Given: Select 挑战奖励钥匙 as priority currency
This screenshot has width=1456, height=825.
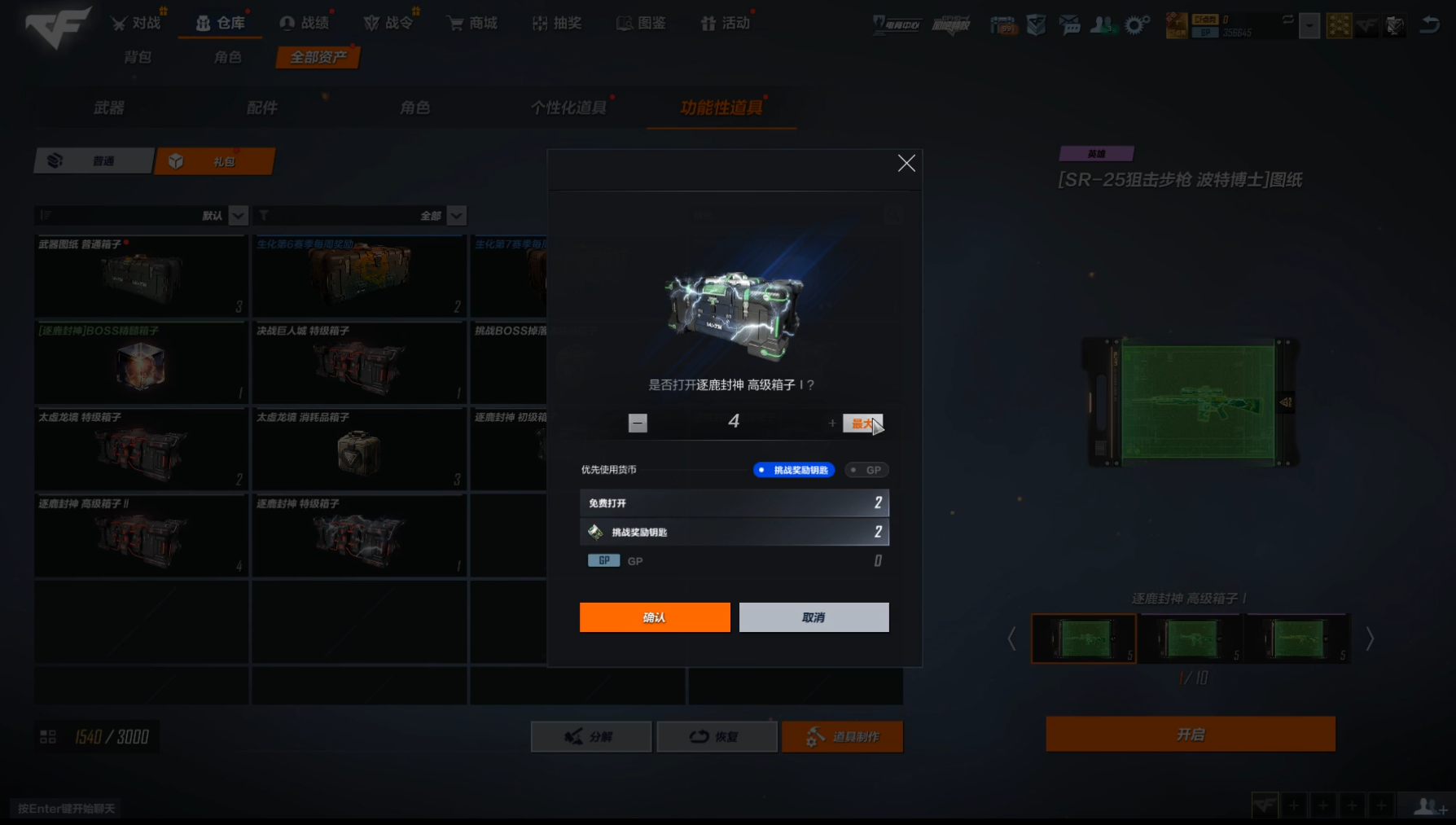Looking at the screenshot, I should coord(794,470).
